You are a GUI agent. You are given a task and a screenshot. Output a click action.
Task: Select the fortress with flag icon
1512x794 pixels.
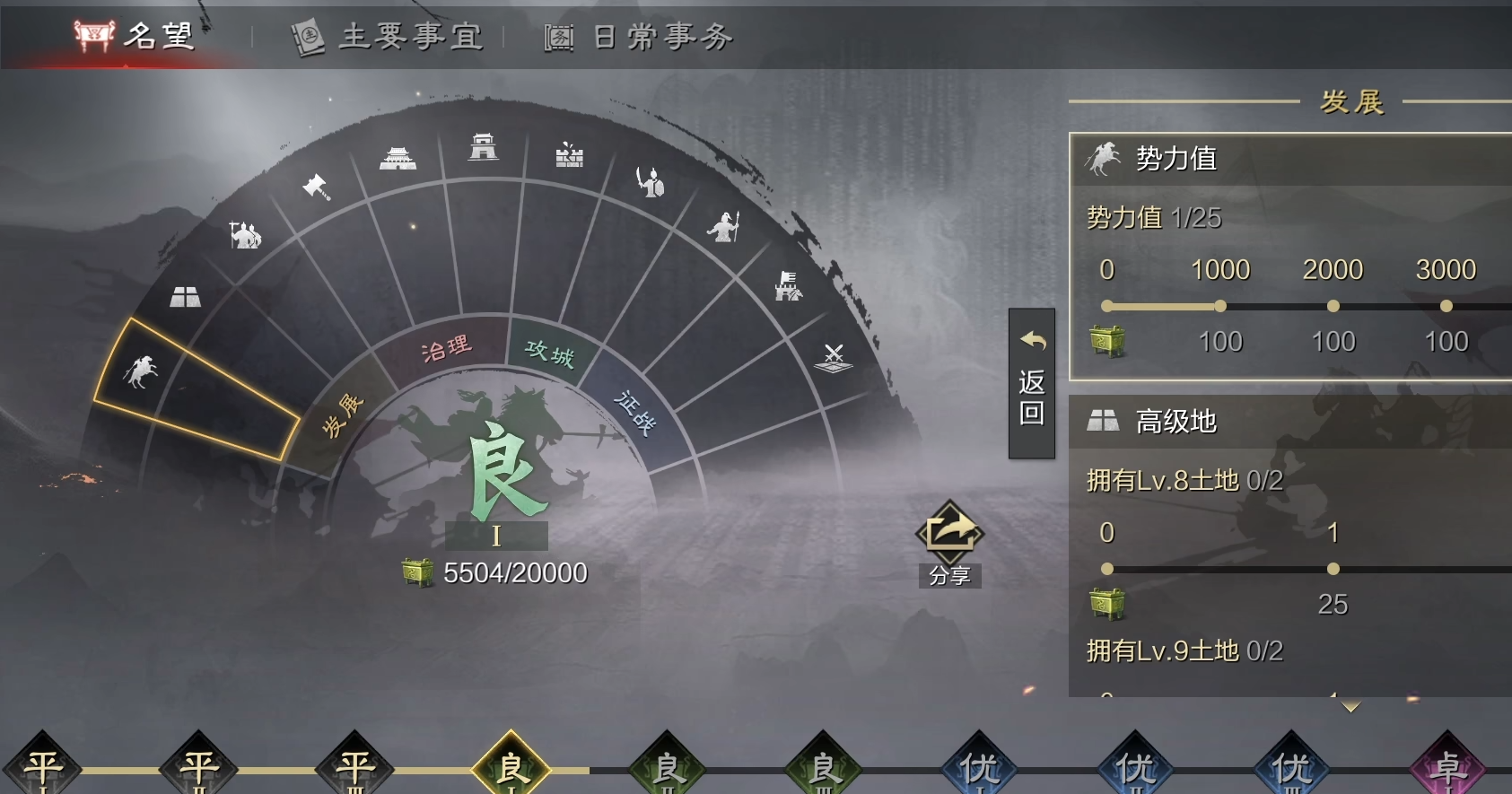click(x=788, y=287)
